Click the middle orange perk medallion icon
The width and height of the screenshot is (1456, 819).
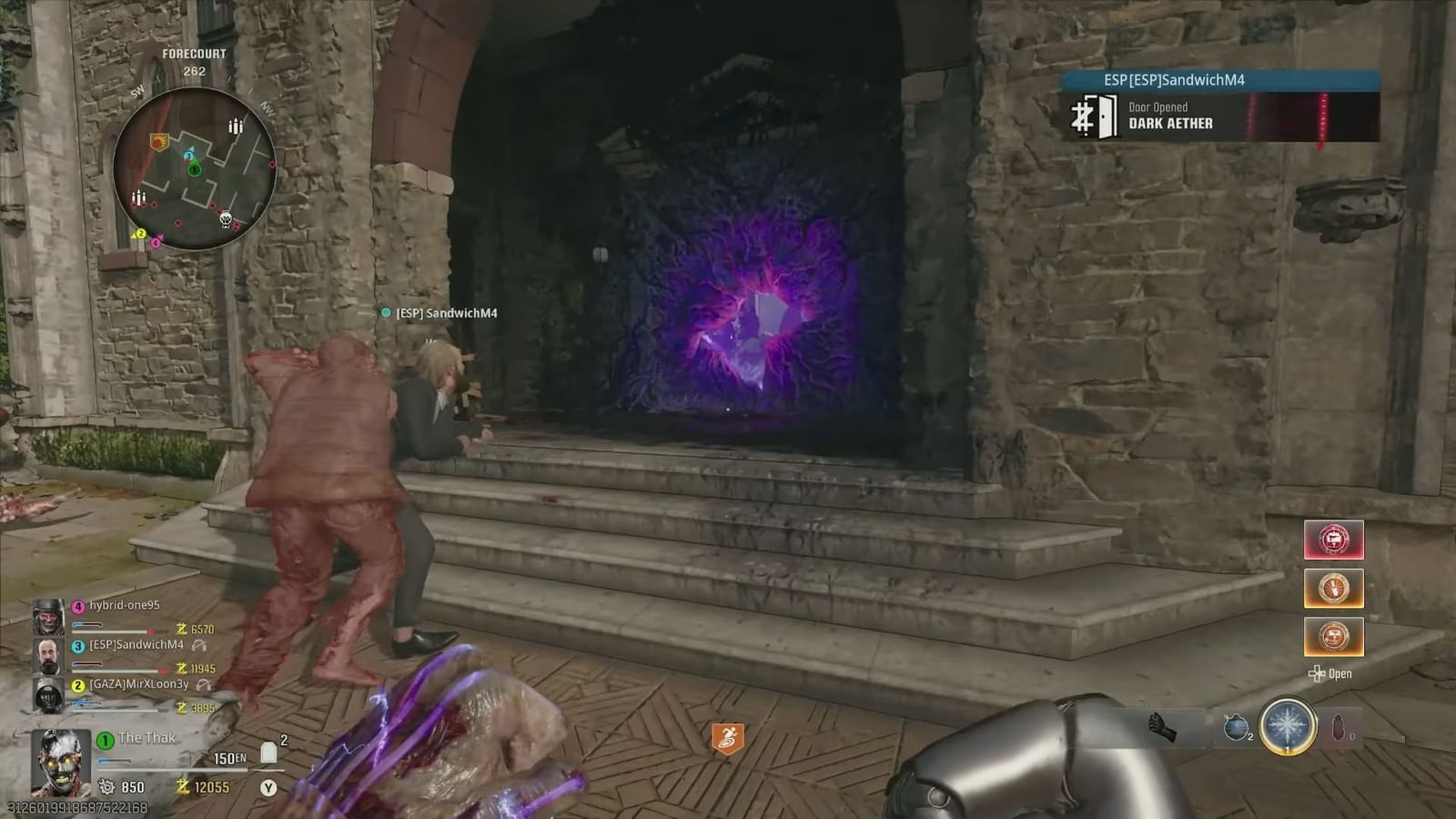tap(1334, 588)
